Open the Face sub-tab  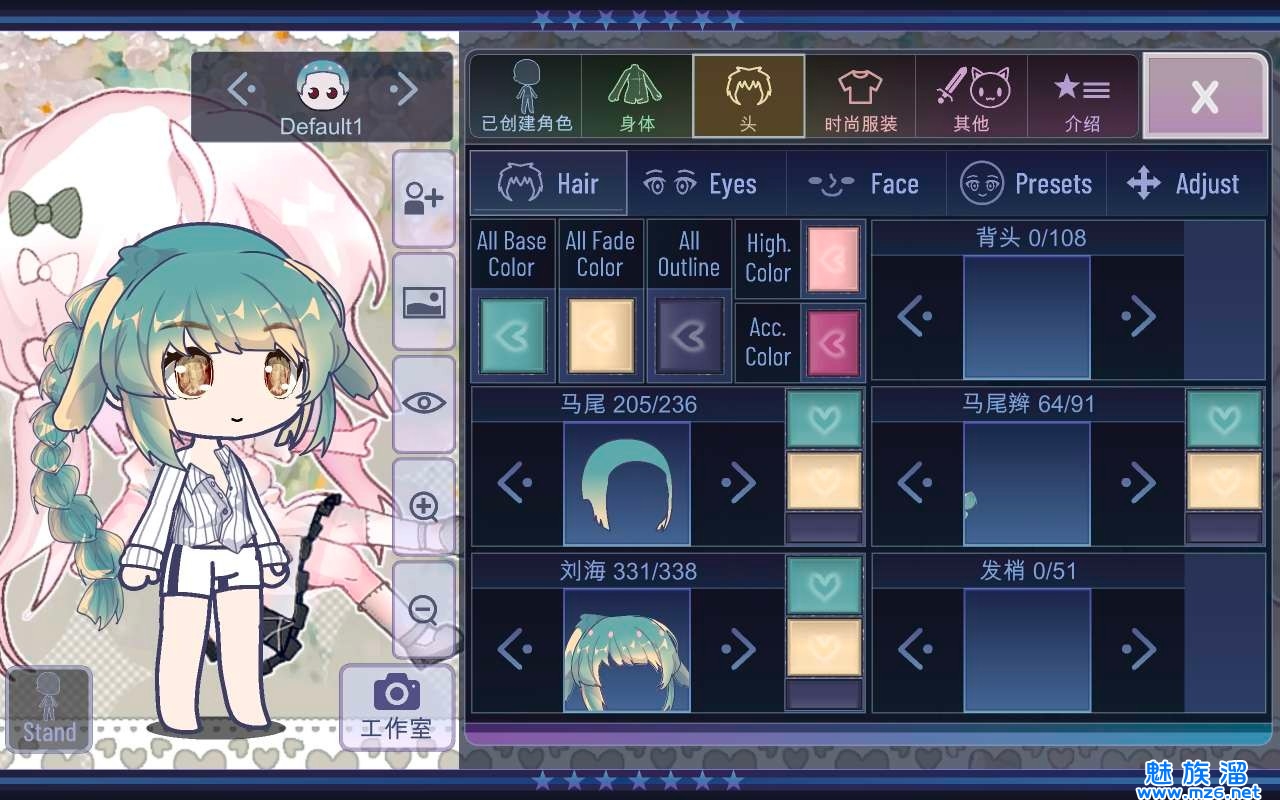[866, 184]
